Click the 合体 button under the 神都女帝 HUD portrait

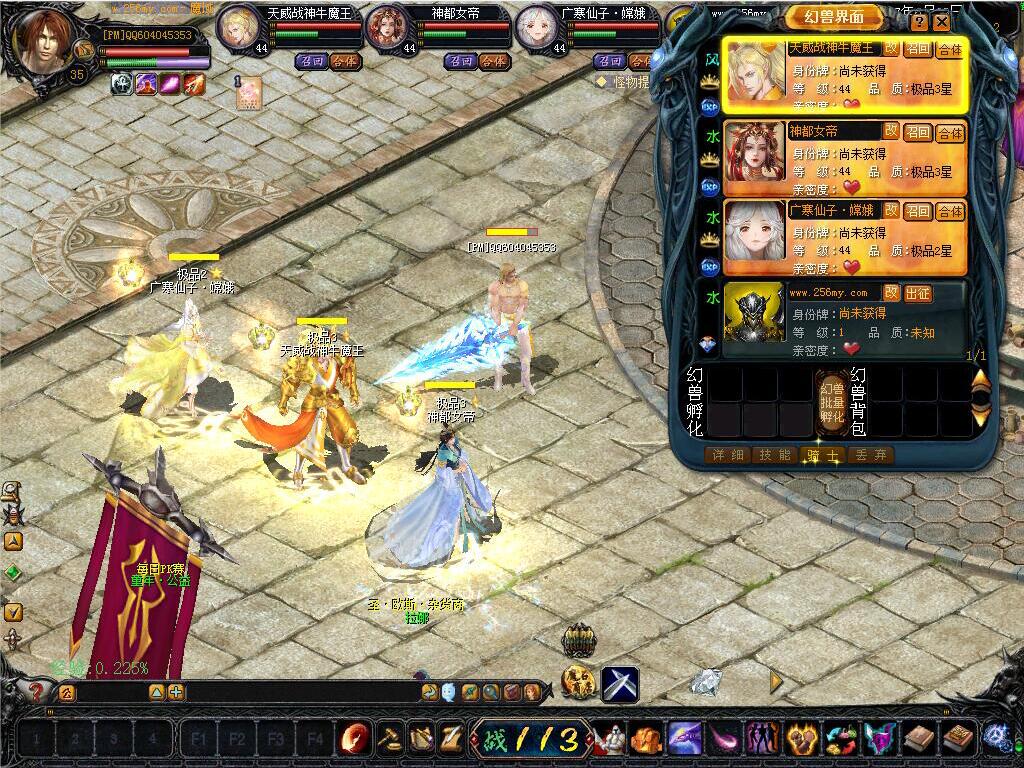point(492,61)
